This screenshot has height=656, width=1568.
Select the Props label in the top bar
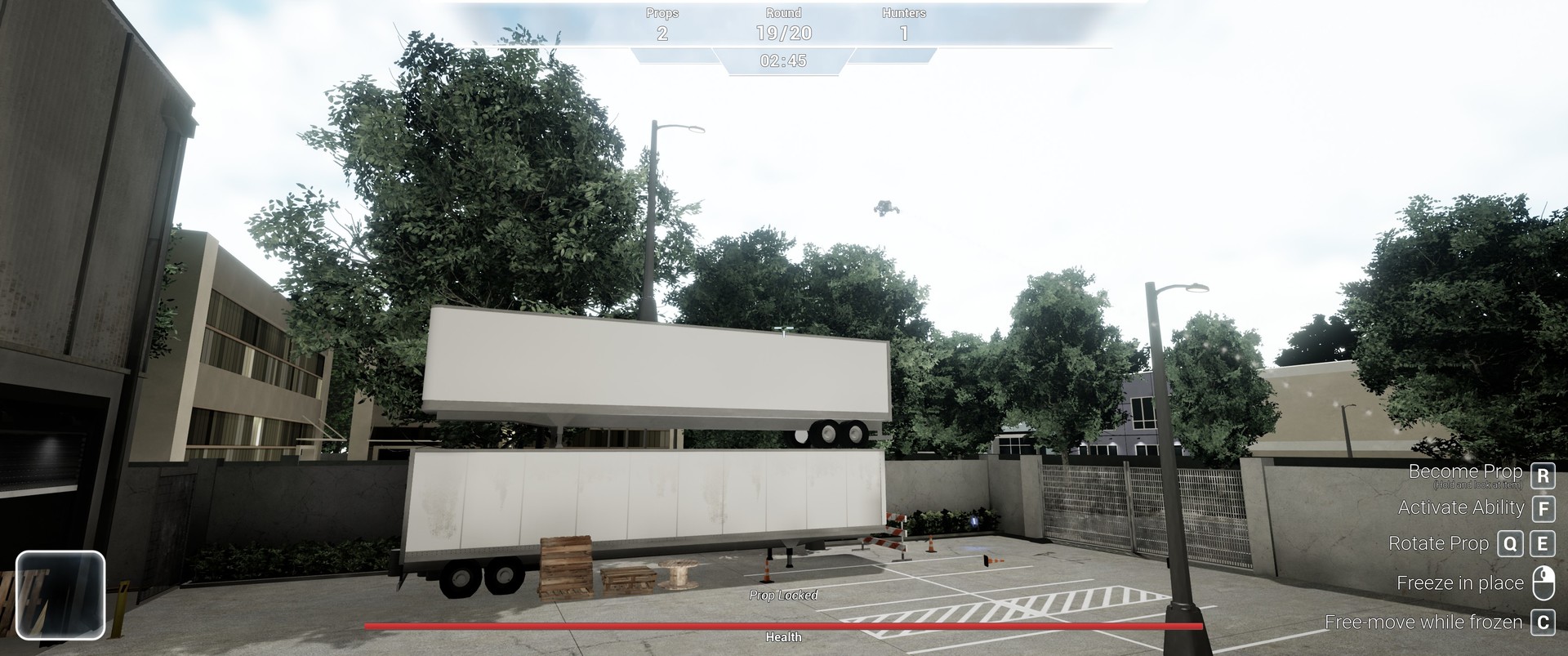[x=663, y=12]
